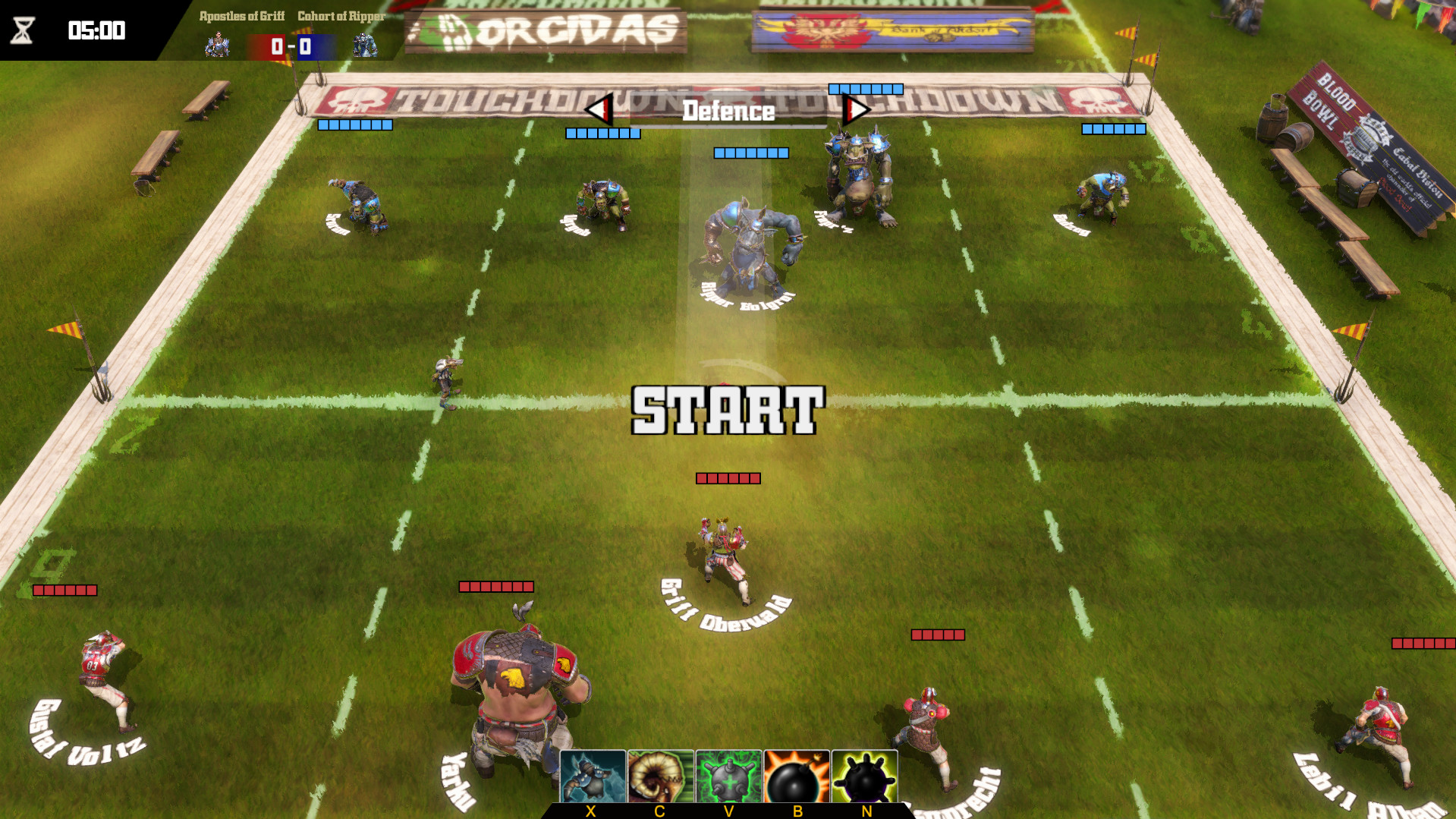Open the next formation with the right chevron
The width and height of the screenshot is (1456, 819).
coord(856,109)
